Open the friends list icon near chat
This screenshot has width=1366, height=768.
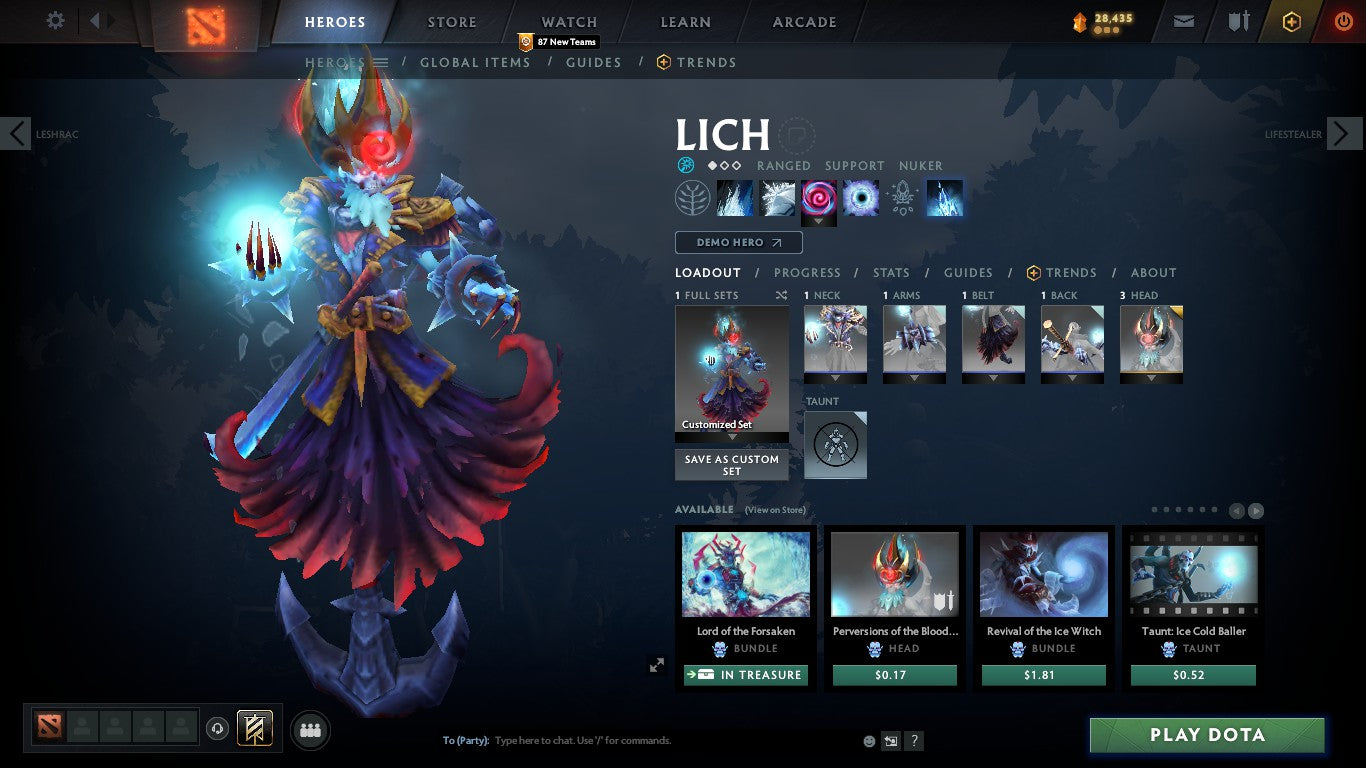[309, 730]
